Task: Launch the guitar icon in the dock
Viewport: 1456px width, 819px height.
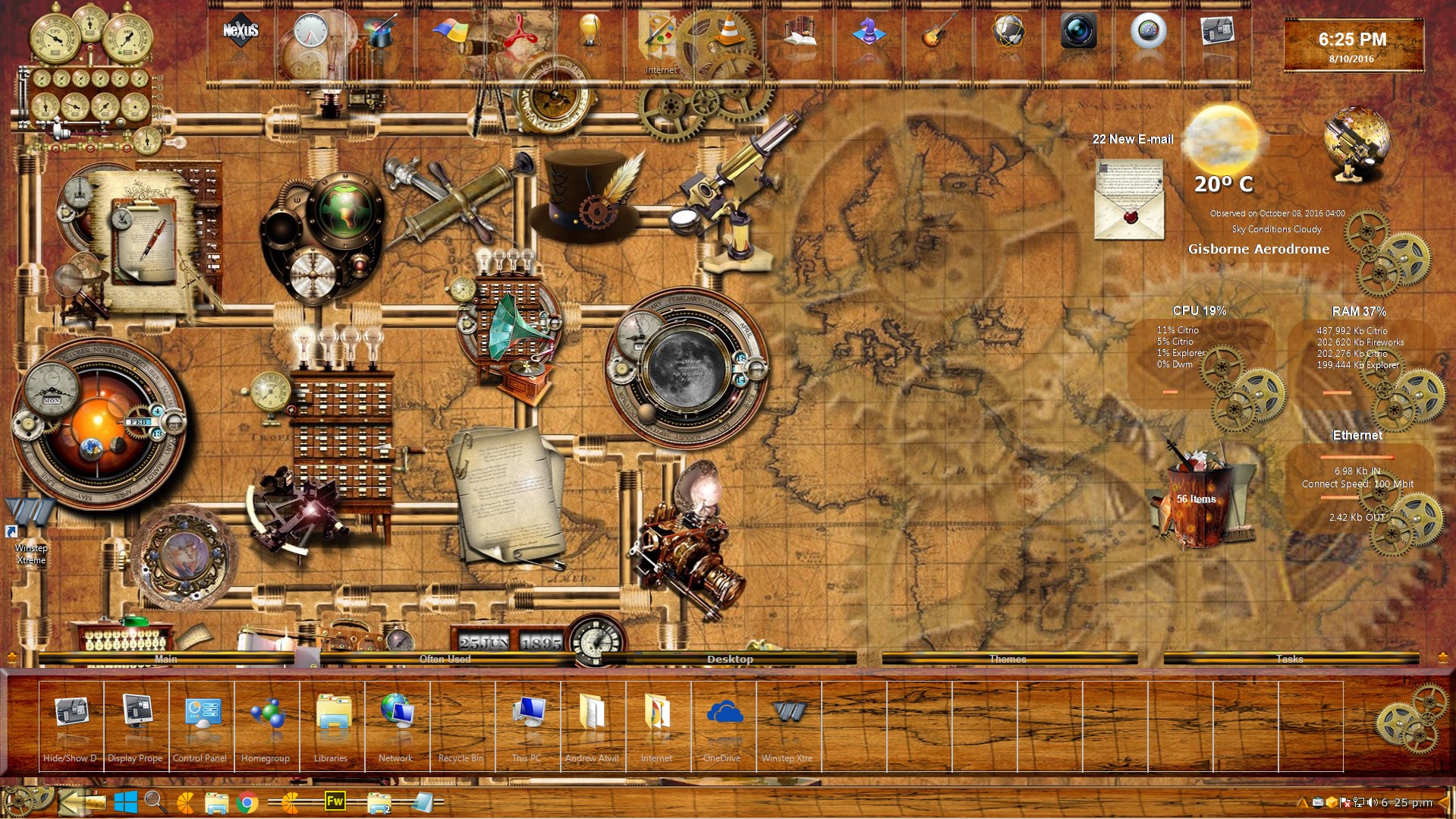Action: [x=938, y=32]
